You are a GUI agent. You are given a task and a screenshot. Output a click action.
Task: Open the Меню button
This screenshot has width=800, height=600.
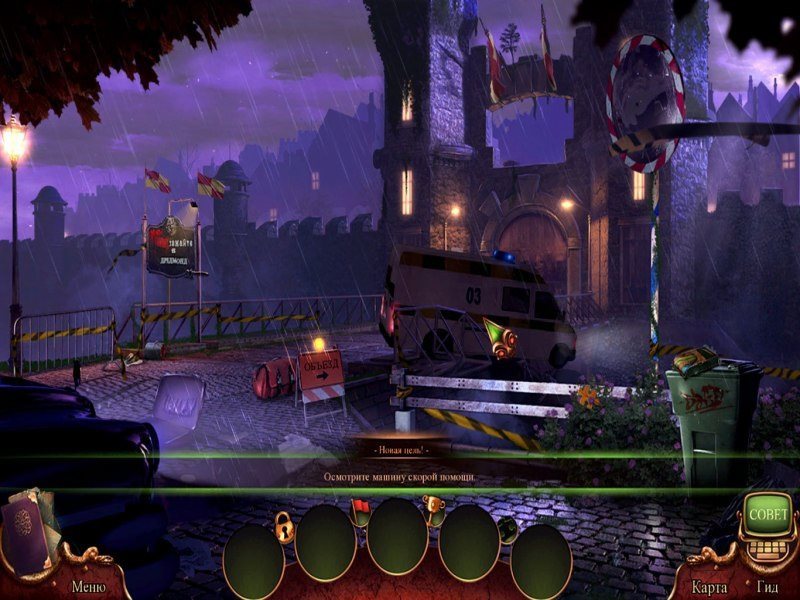pyautogui.click(x=88, y=586)
